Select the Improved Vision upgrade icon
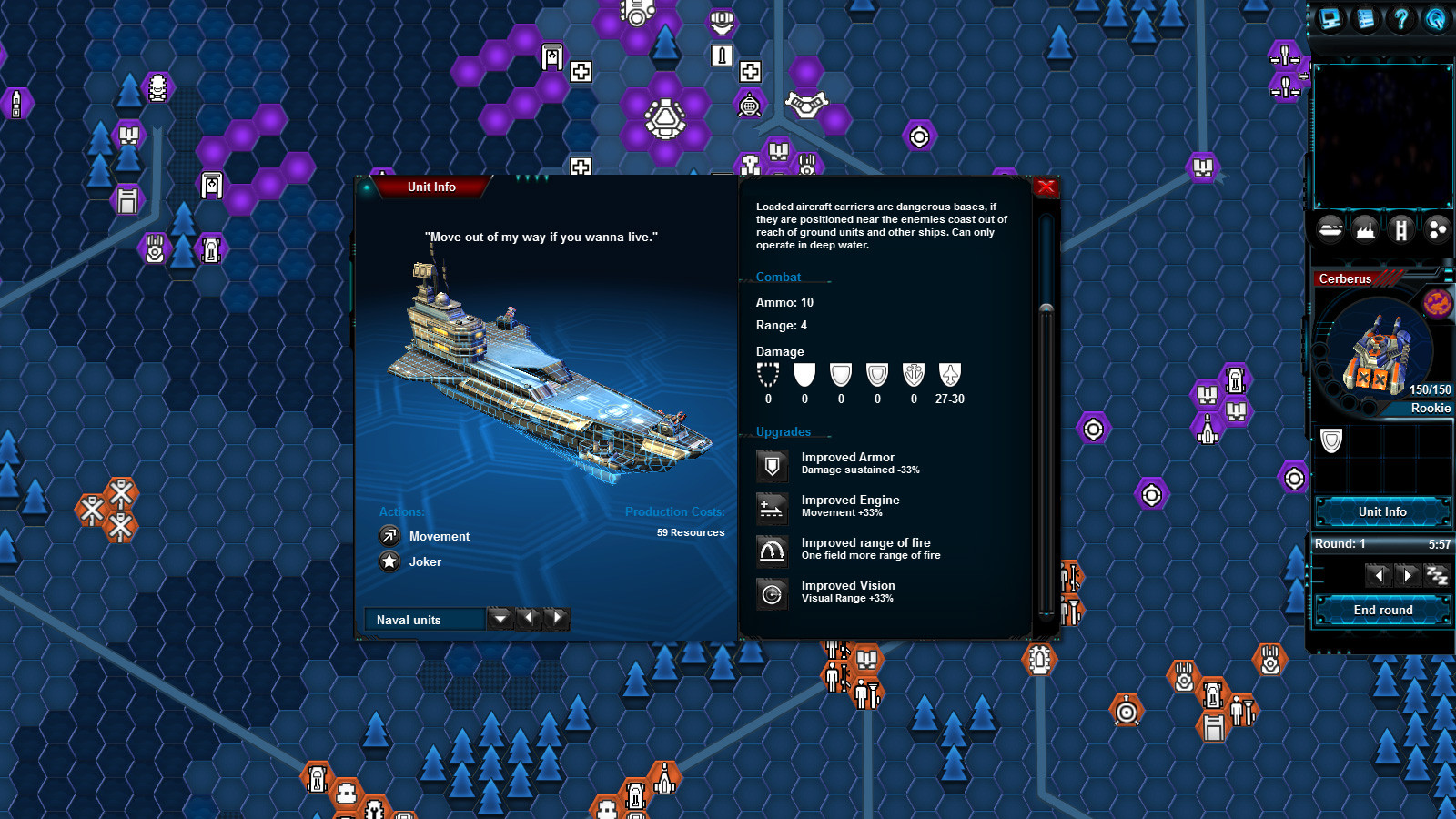The height and width of the screenshot is (819, 1456). tap(773, 593)
